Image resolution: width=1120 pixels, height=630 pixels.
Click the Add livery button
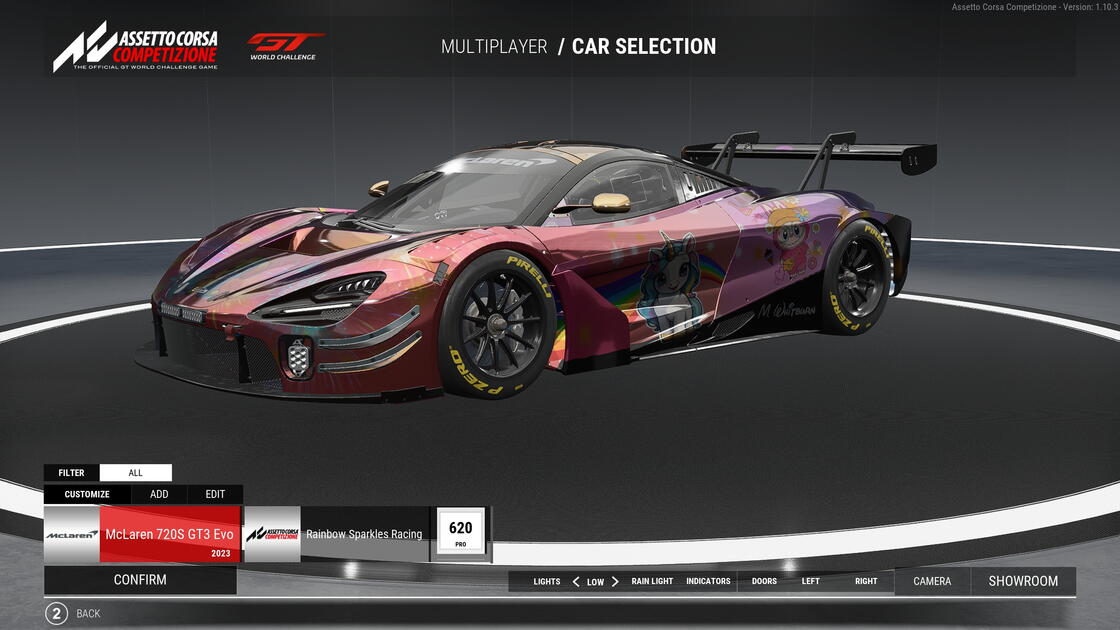(x=159, y=494)
